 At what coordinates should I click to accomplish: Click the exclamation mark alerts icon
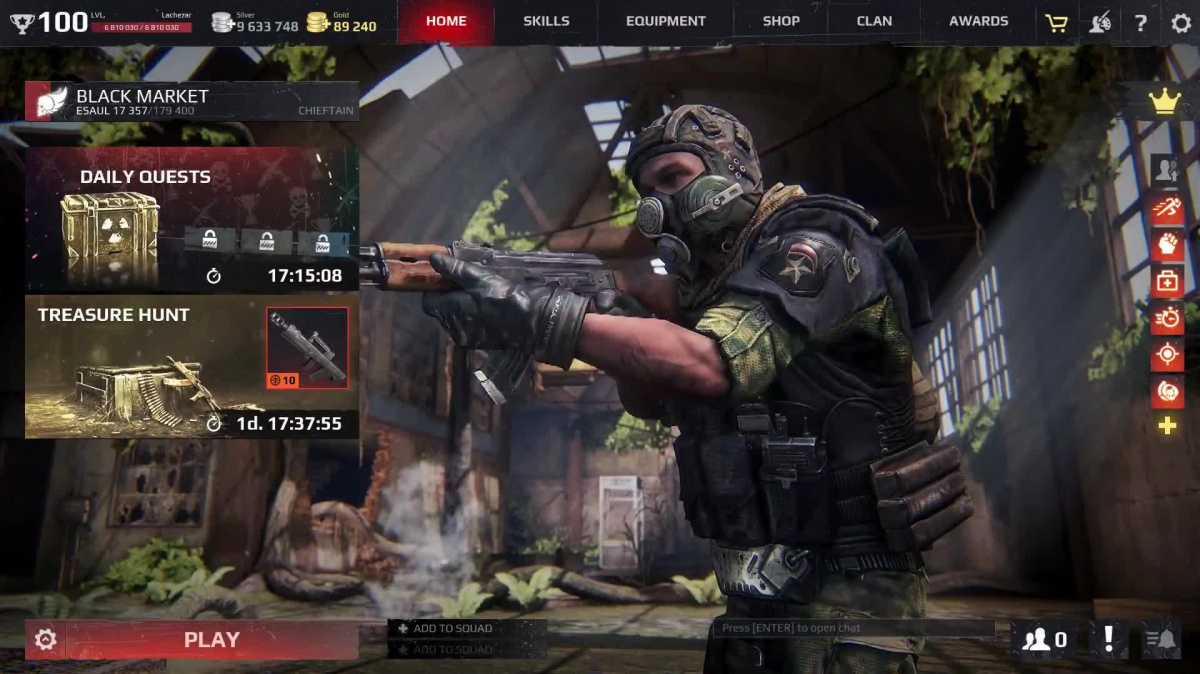tap(1108, 638)
